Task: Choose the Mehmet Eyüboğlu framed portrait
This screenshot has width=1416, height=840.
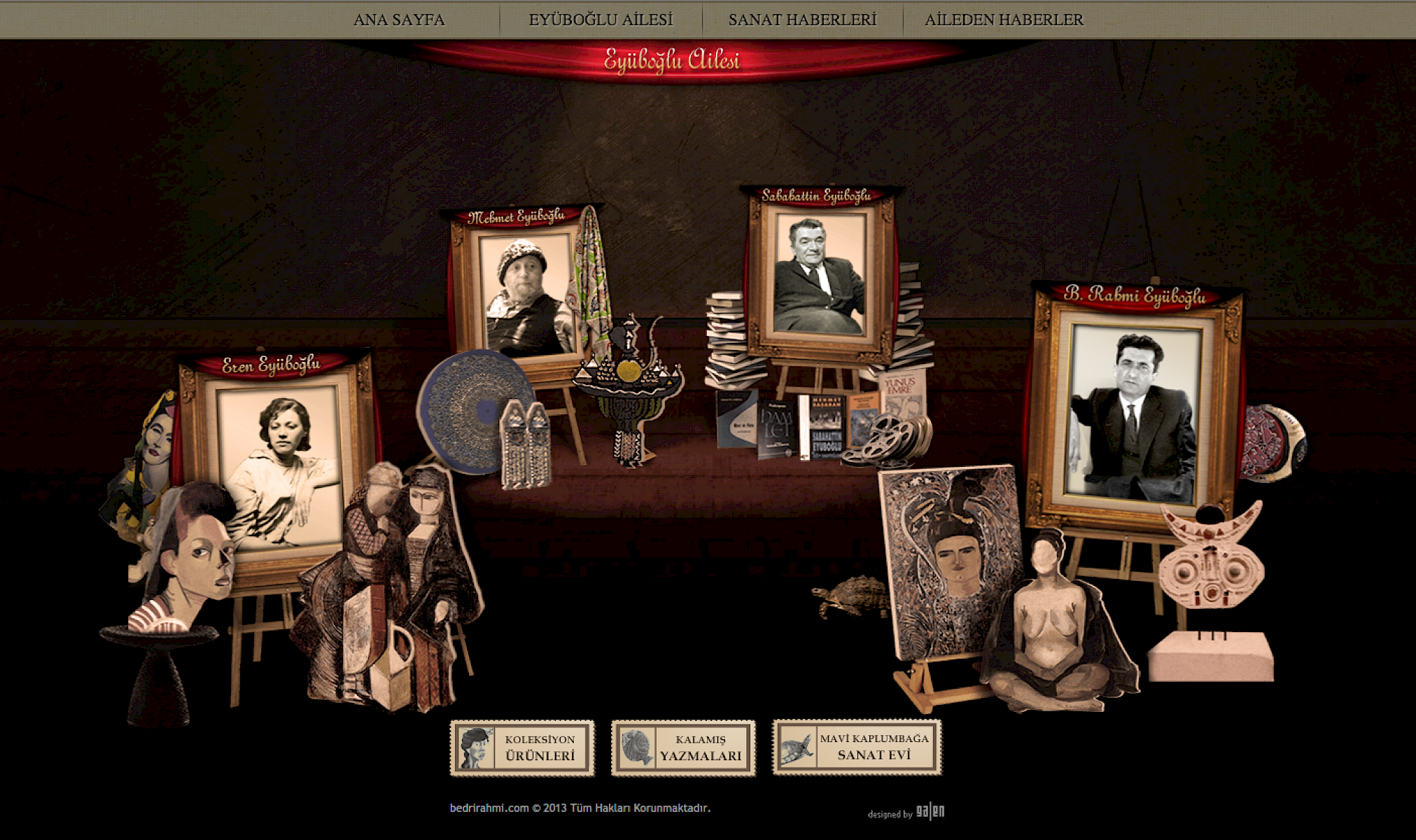Action: [x=525, y=294]
